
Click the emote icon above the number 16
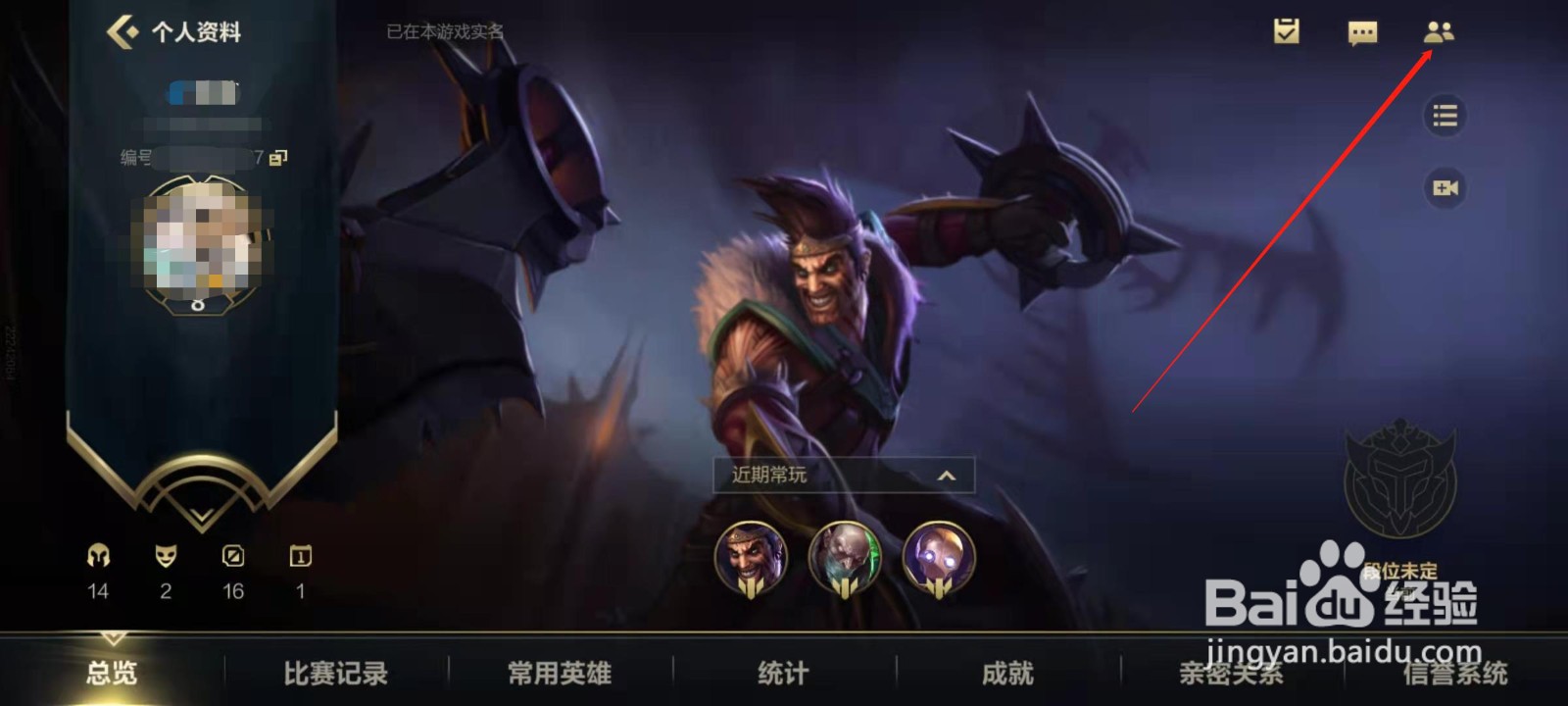pos(232,556)
